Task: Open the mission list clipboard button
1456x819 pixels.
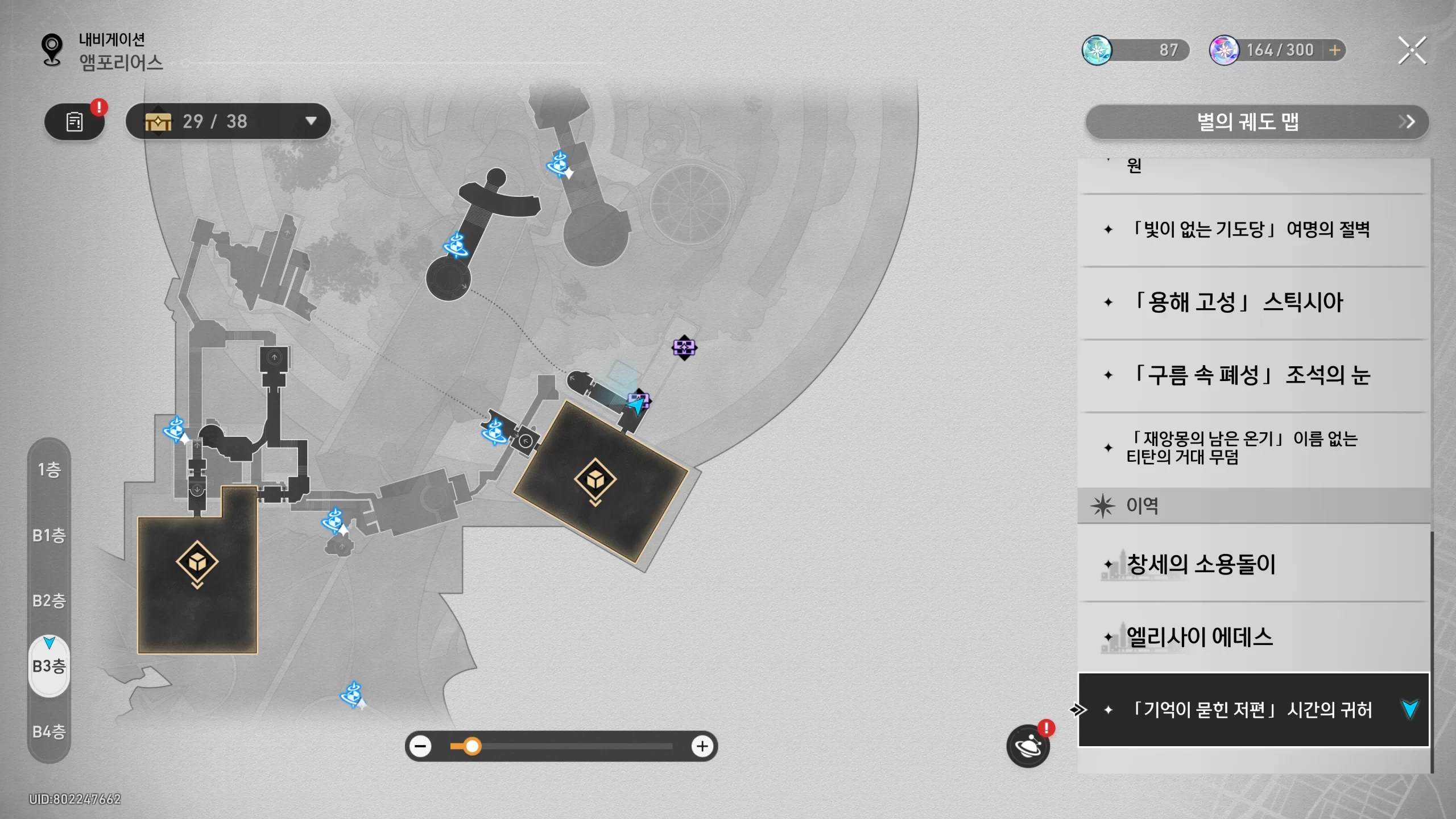Action: (75, 121)
